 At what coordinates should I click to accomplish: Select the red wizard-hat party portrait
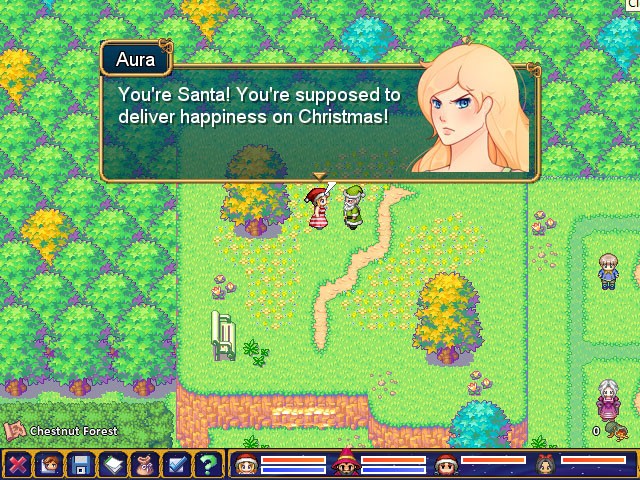pos(347,464)
